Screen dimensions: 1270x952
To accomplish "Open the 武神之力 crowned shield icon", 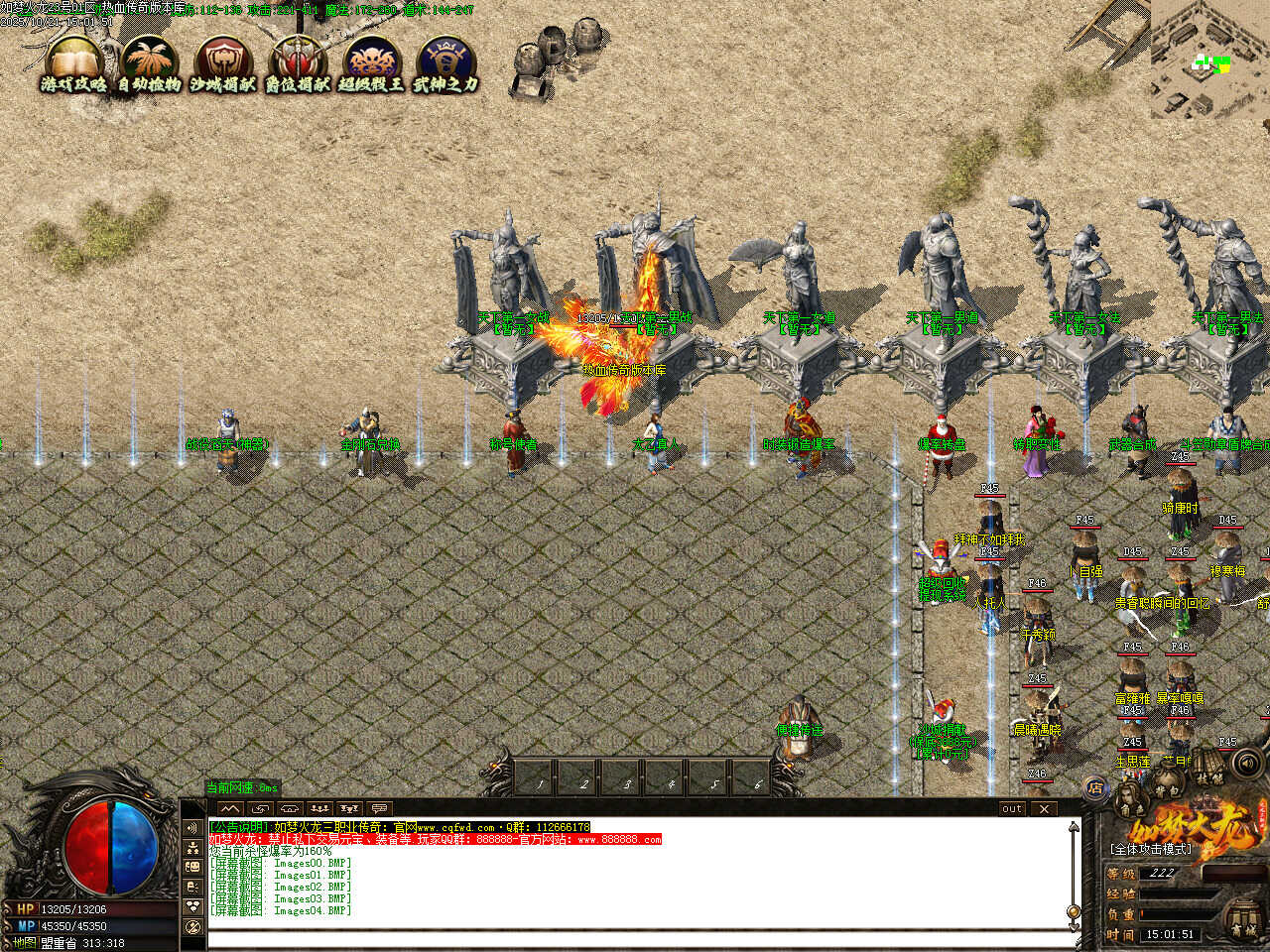I will pyautogui.click(x=445, y=65).
